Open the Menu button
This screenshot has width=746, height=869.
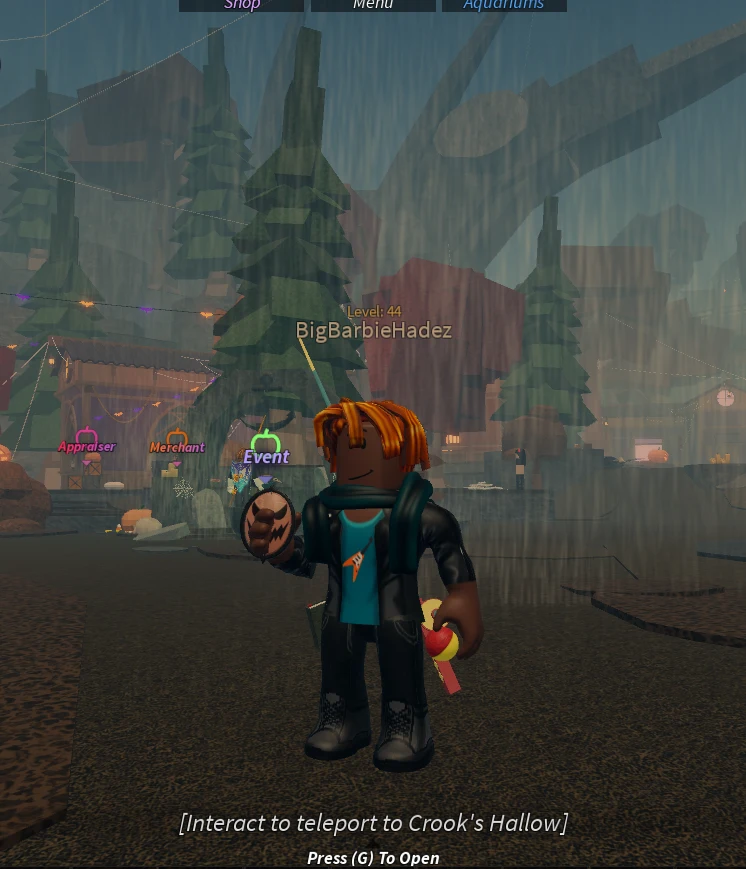[373, 5]
